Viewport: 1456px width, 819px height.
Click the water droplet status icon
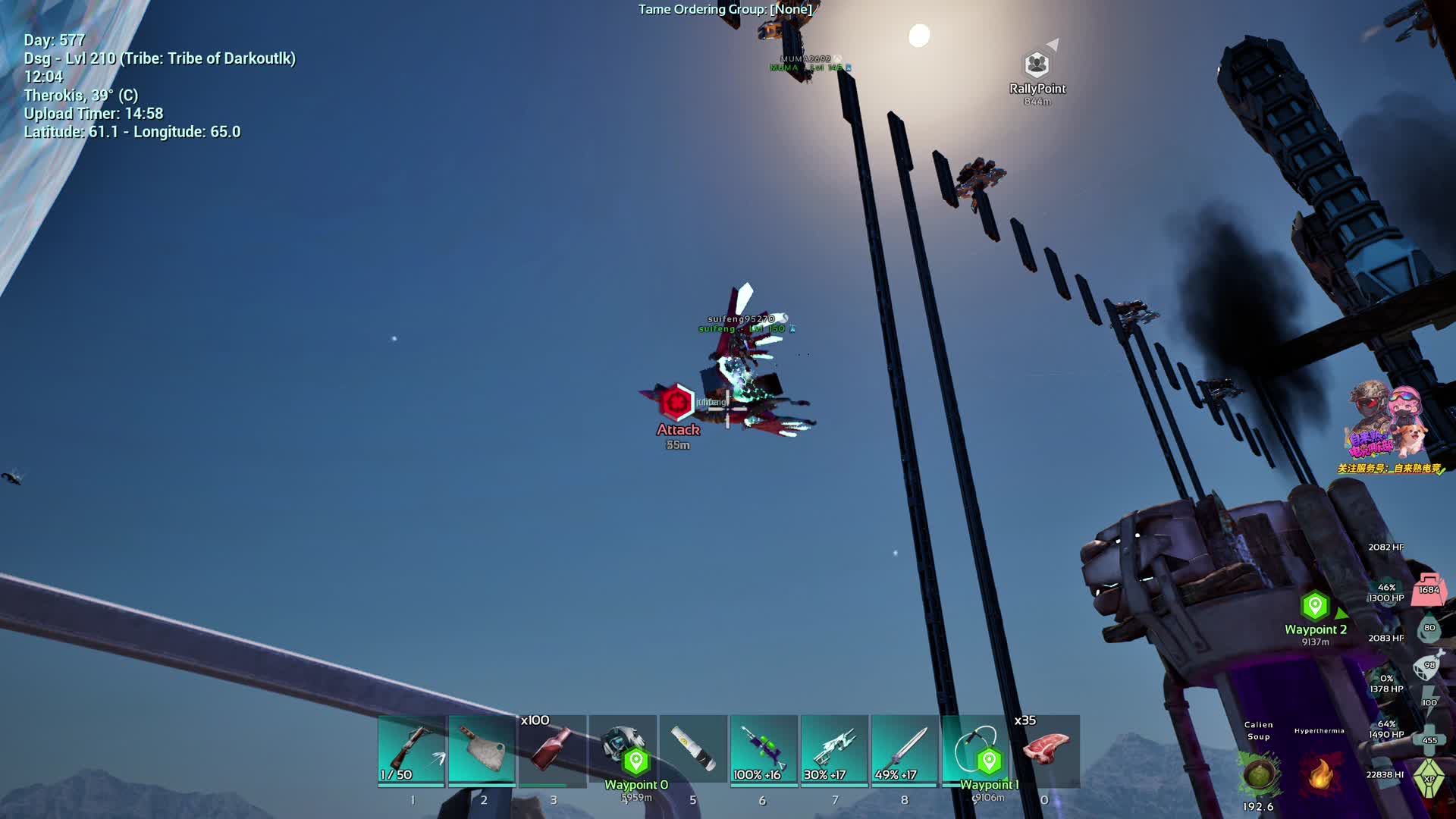pos(1429,628)
